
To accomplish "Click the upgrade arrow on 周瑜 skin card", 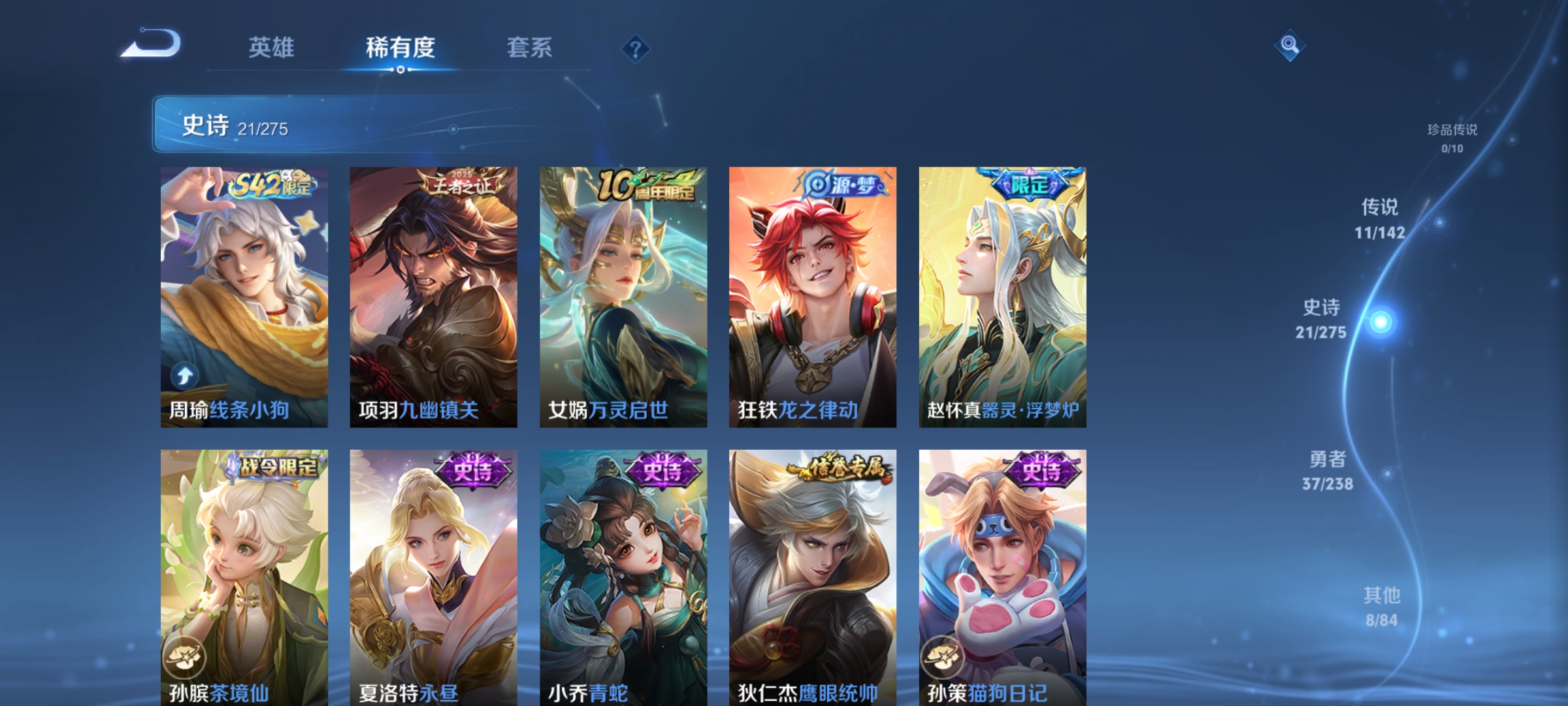I will tap(185, 374).
